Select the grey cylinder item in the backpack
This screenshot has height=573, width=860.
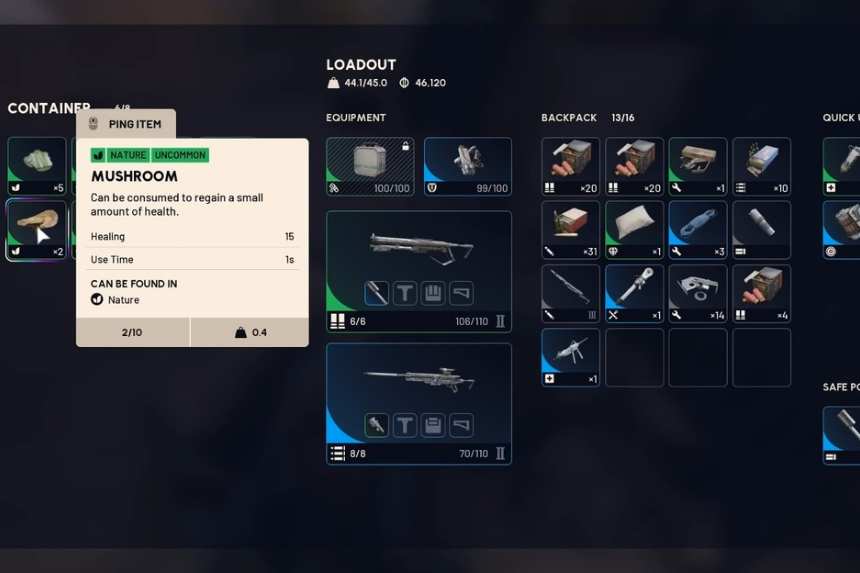pos(761,229)
